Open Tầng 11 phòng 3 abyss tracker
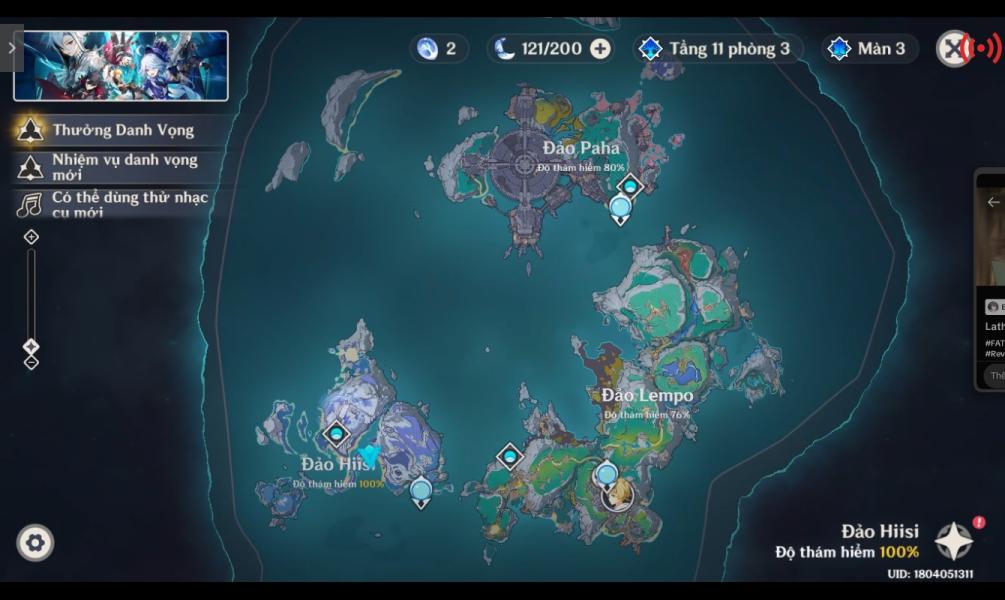Viewport: 1005px width, 600px height. [717, 49]
